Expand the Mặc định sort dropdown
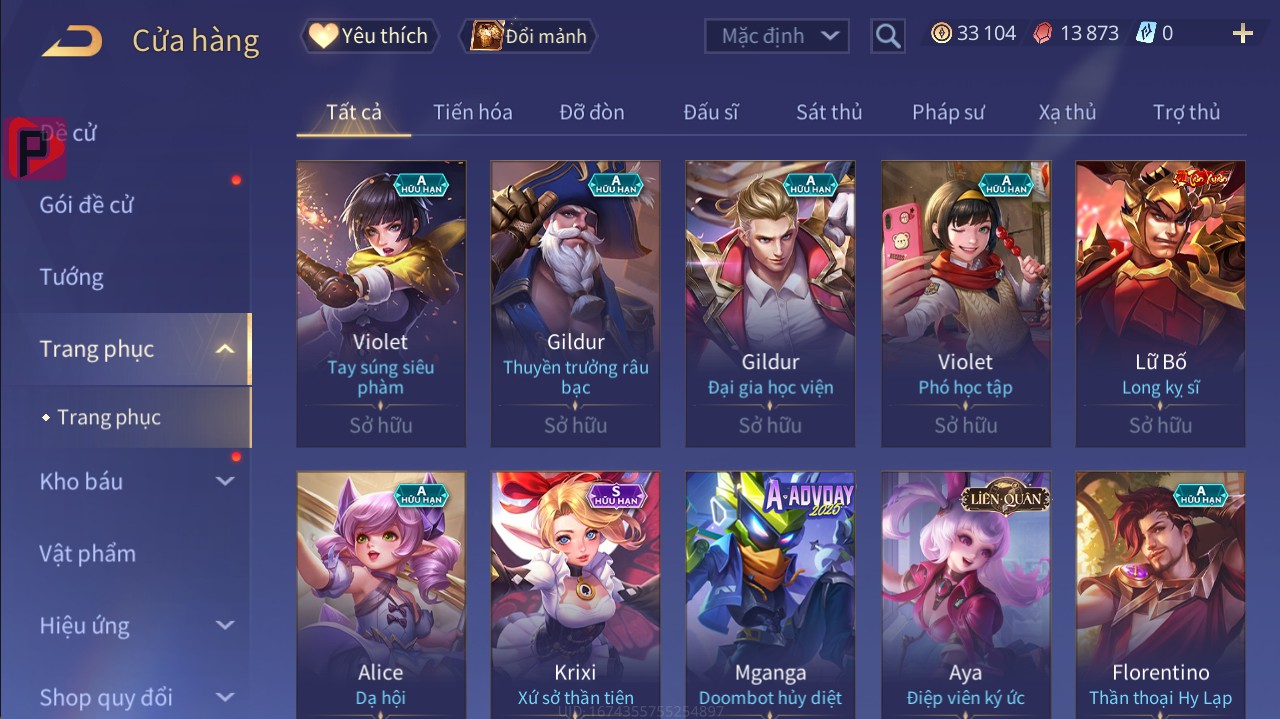1280x719 pixels. (x=777, y=36)
